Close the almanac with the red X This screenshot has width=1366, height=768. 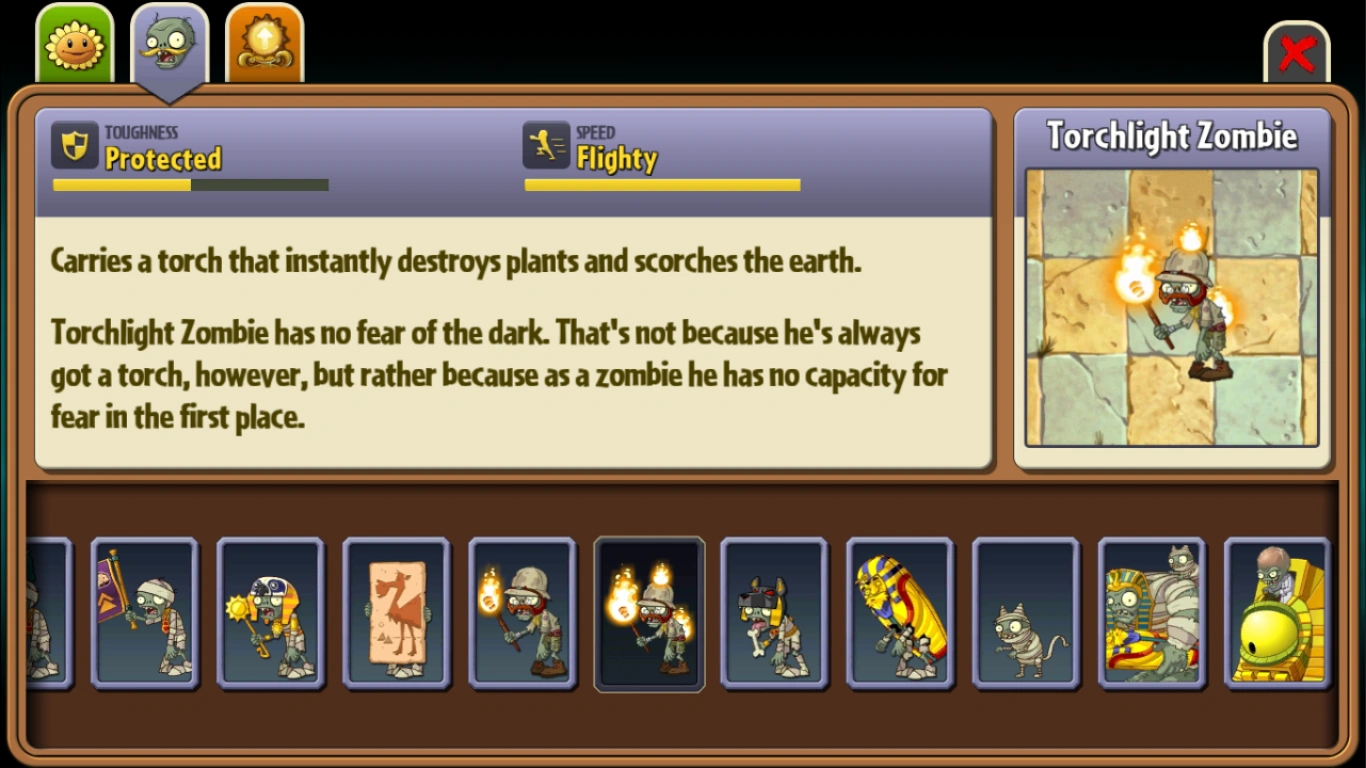[x=1297, y=55]
